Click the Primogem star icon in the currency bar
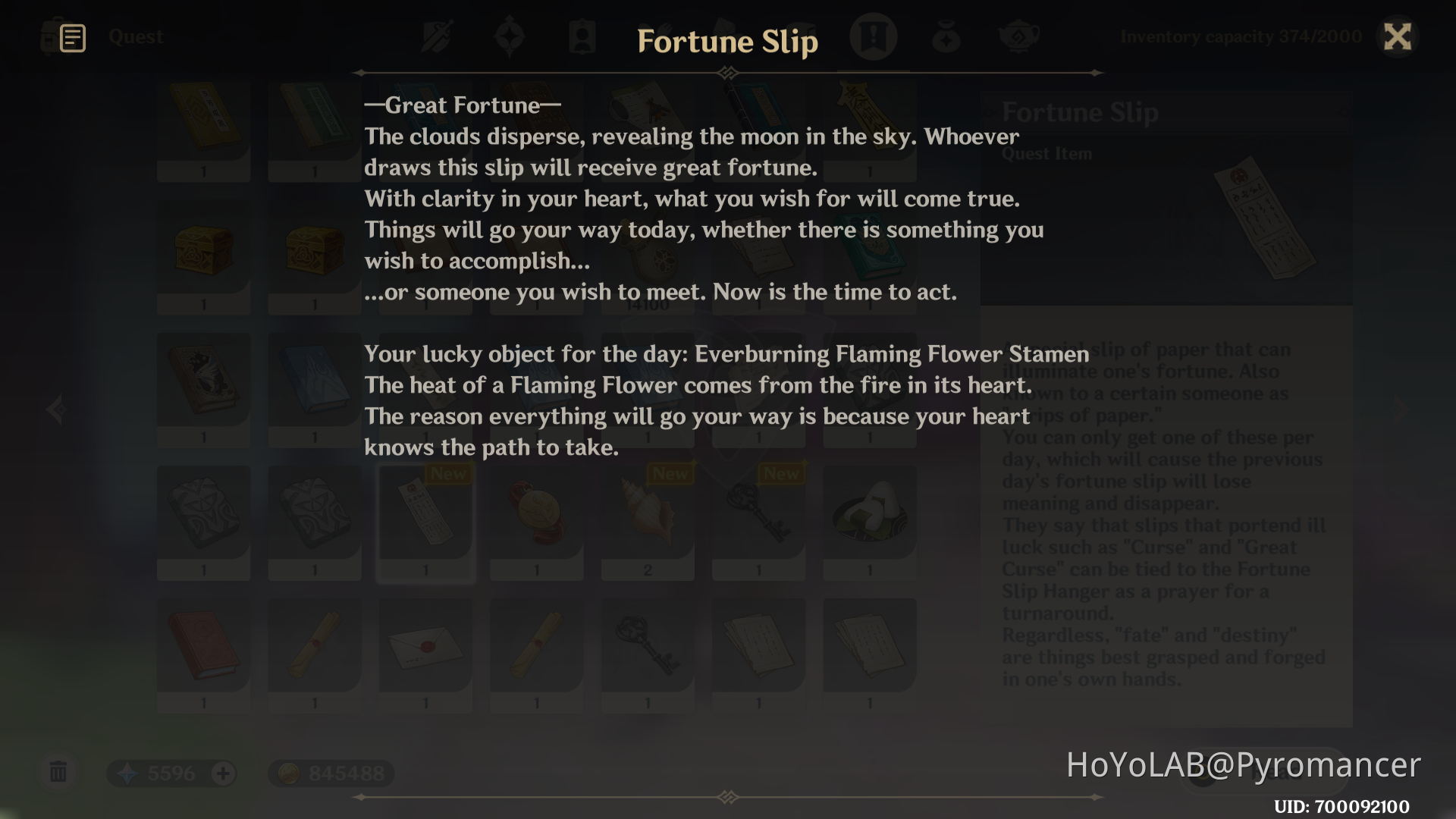 tap(127, 773)
